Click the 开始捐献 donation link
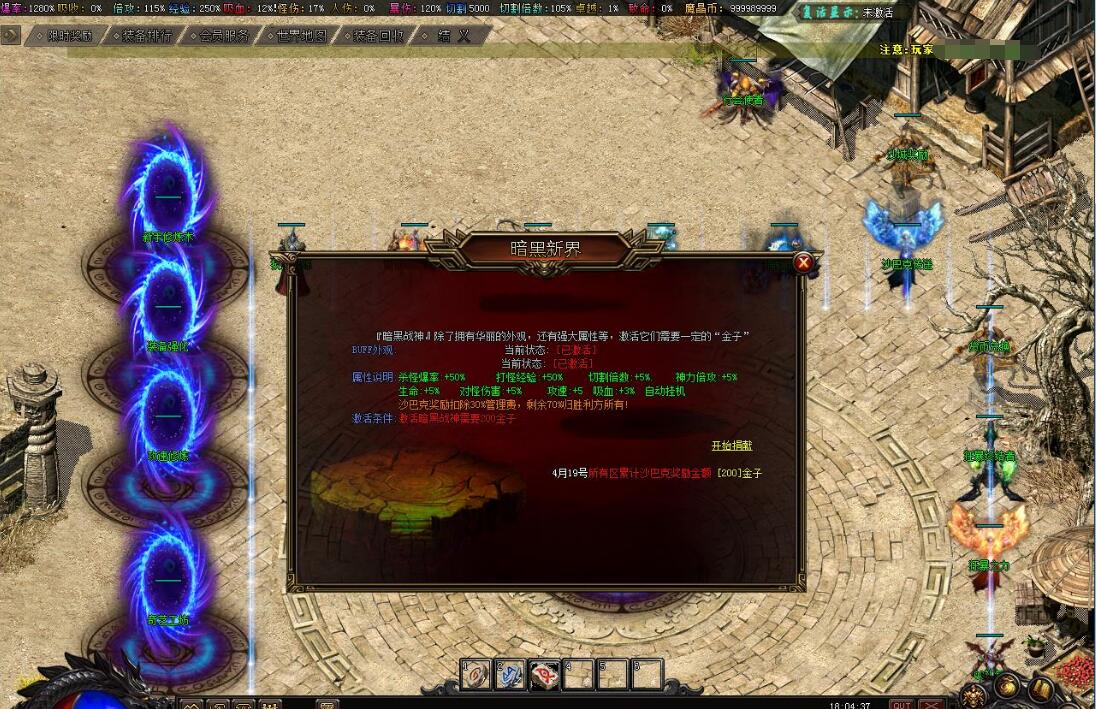Viewport: 1096px width, 709px height. click(x=732, y=445)
